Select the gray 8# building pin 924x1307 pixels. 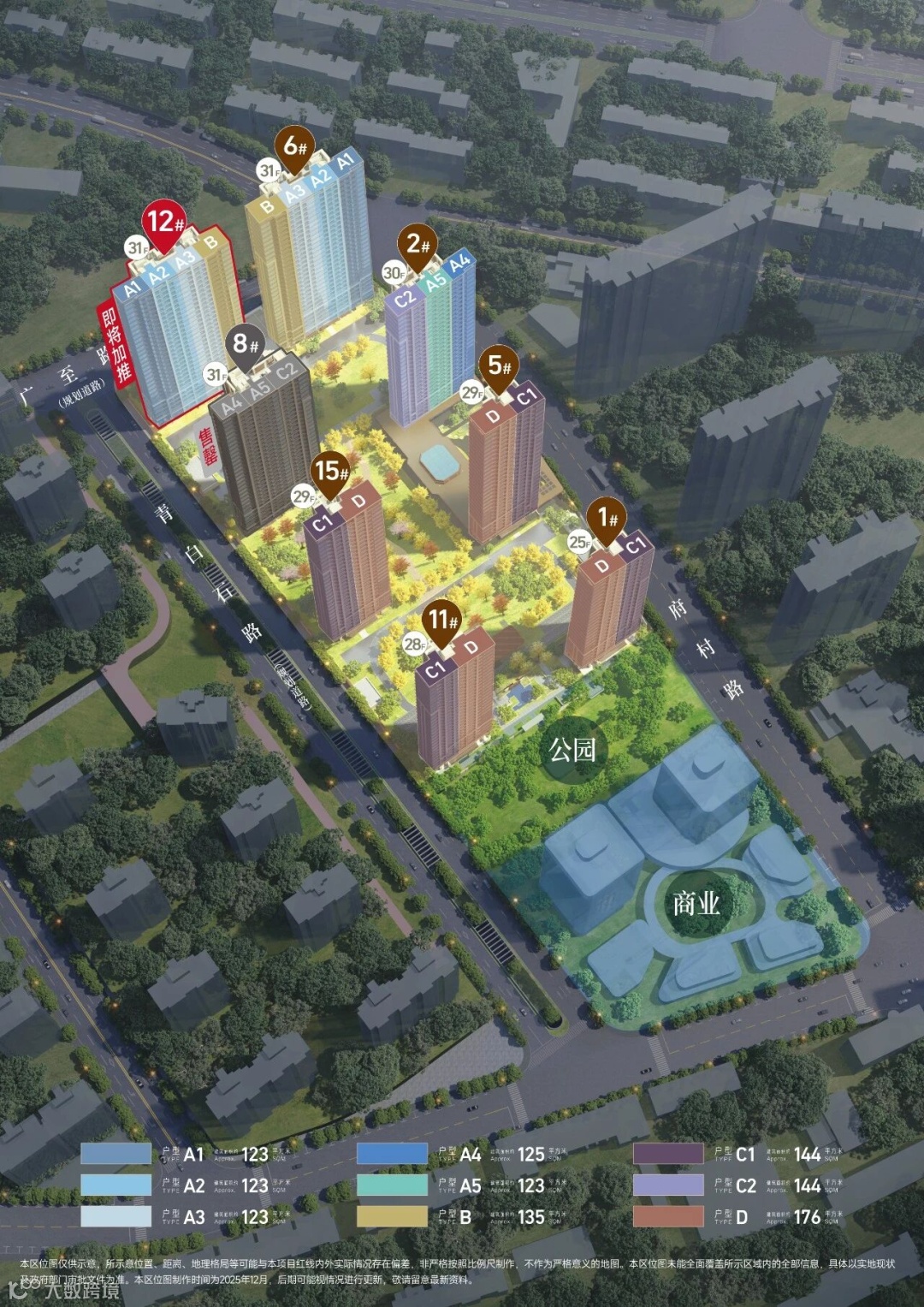click(246, 345)
